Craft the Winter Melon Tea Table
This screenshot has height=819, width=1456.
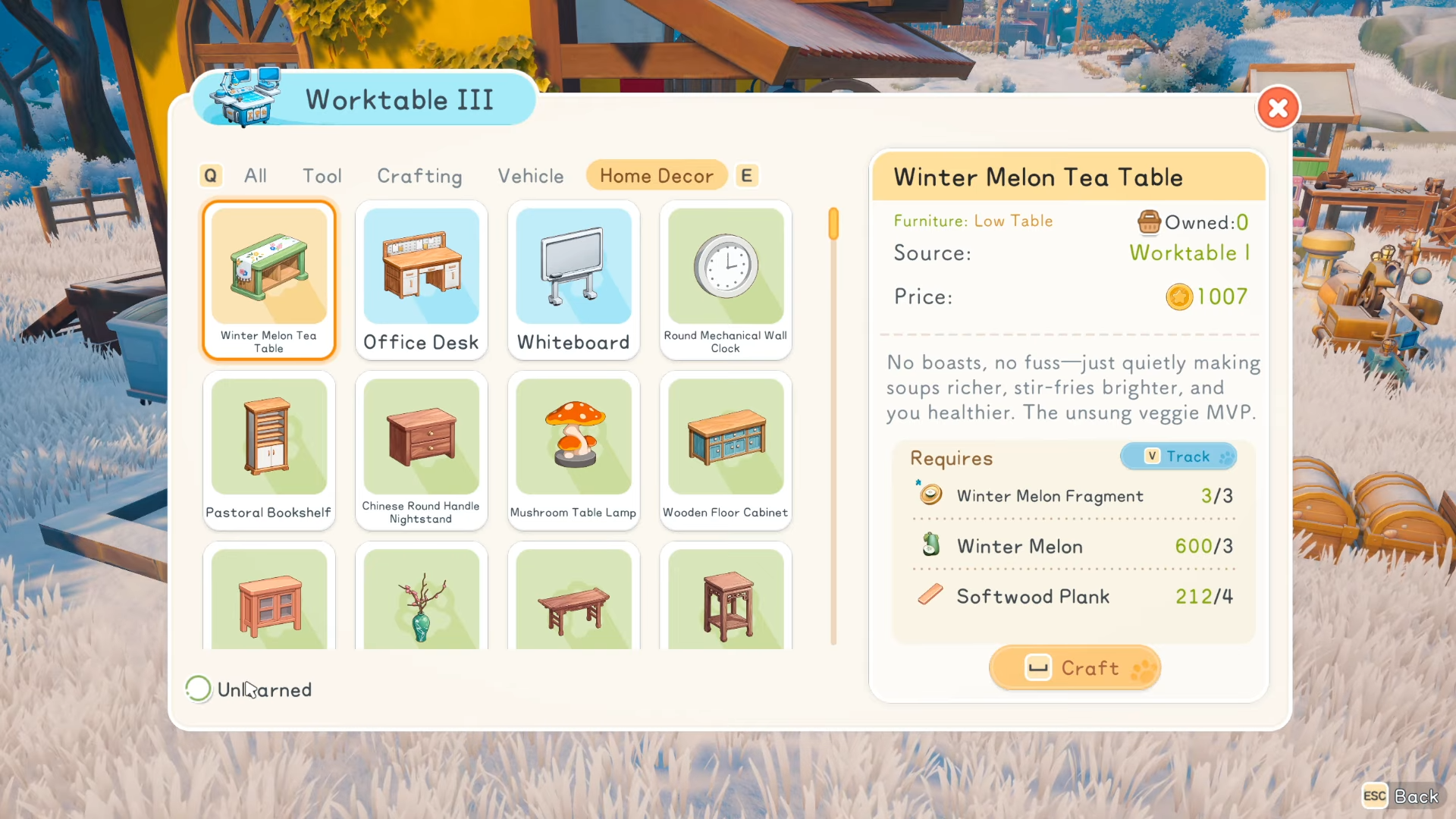point(1075,668)
